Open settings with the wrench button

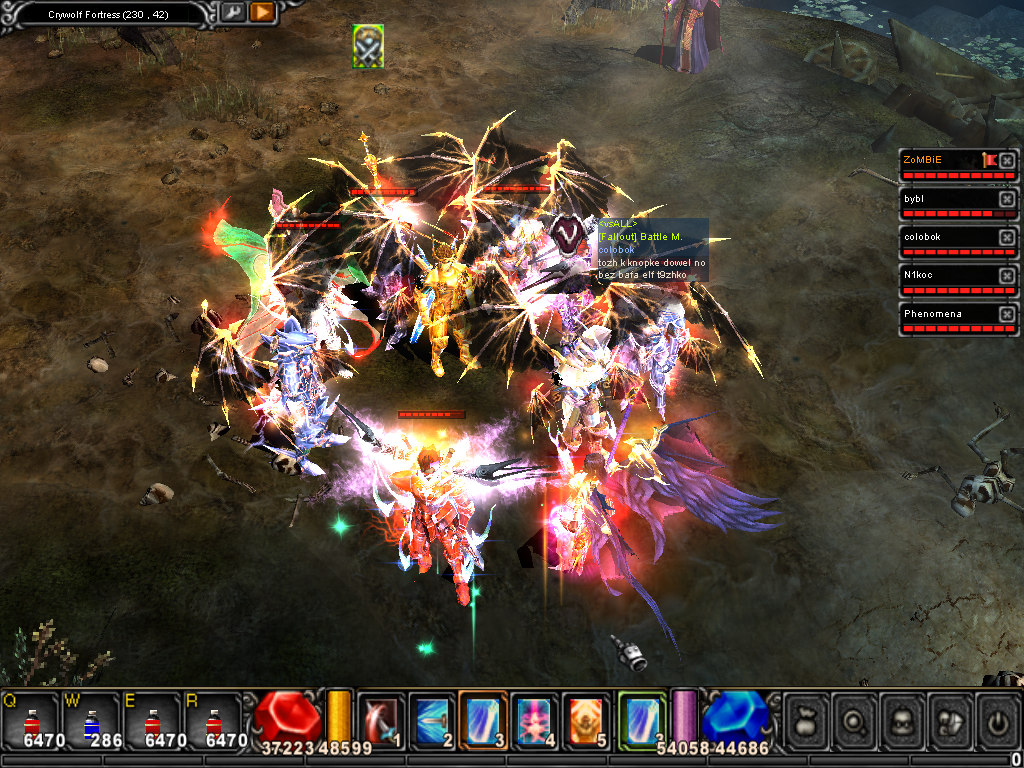(x=233, y=13)
